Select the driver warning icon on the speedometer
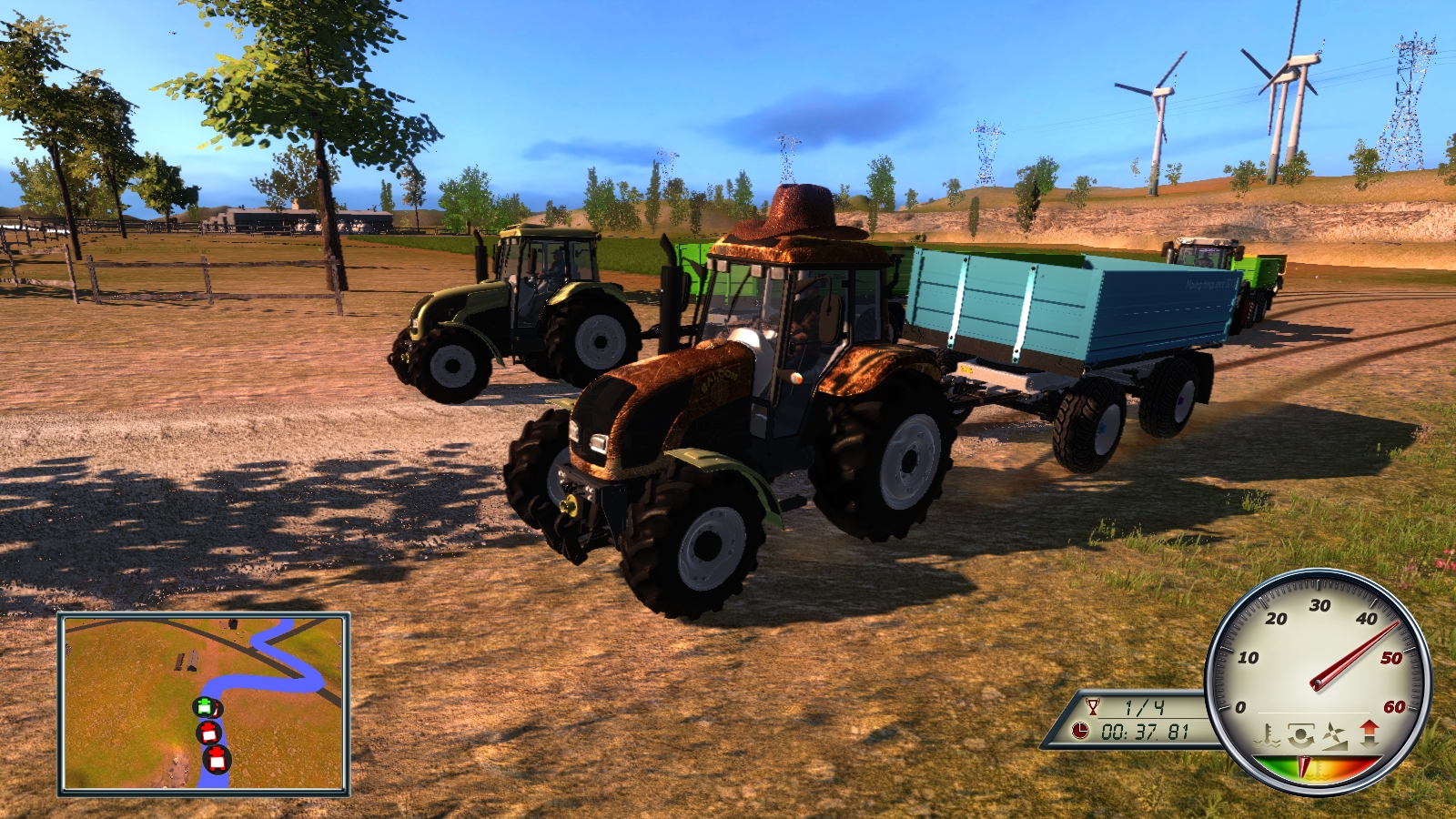This screenshot has width=1456, height=819. point(1301,734)
